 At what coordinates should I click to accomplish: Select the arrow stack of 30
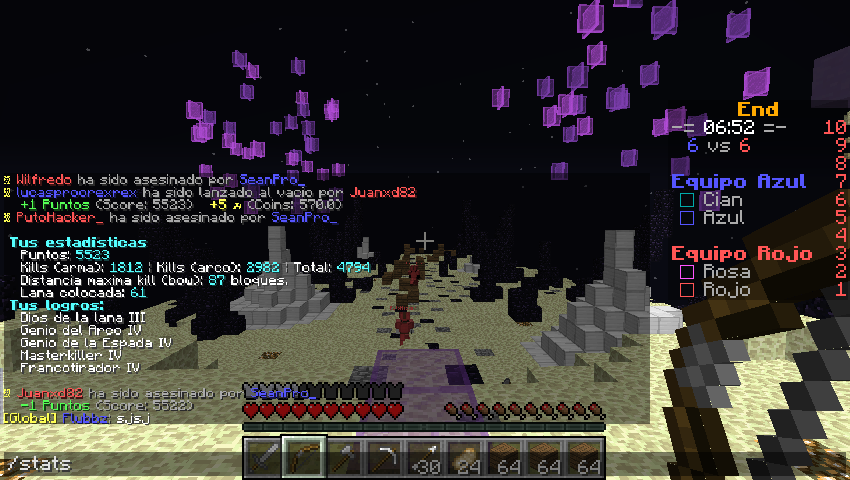(424, 458)
